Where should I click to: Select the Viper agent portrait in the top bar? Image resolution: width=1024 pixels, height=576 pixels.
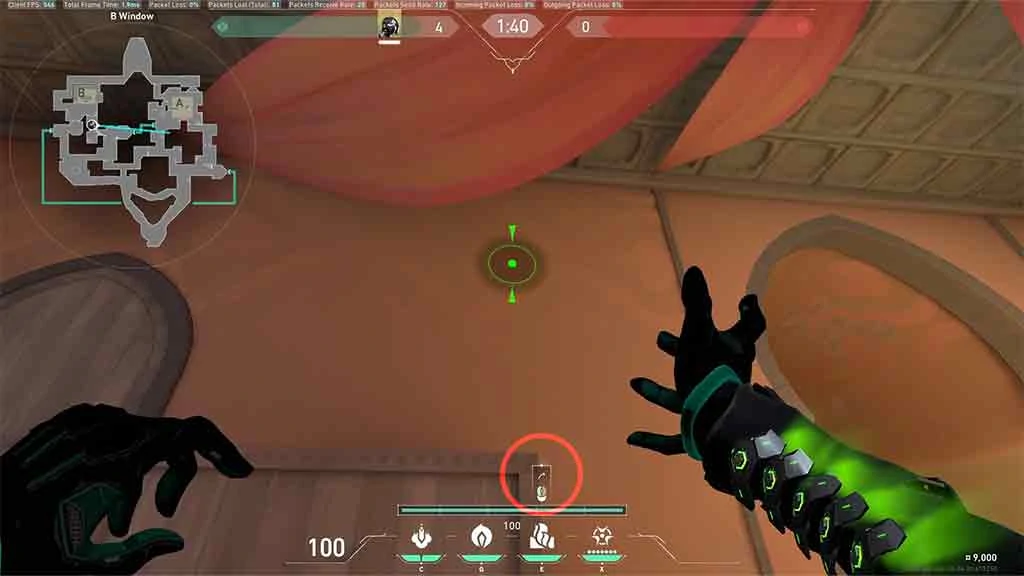(x=389, y=27)
